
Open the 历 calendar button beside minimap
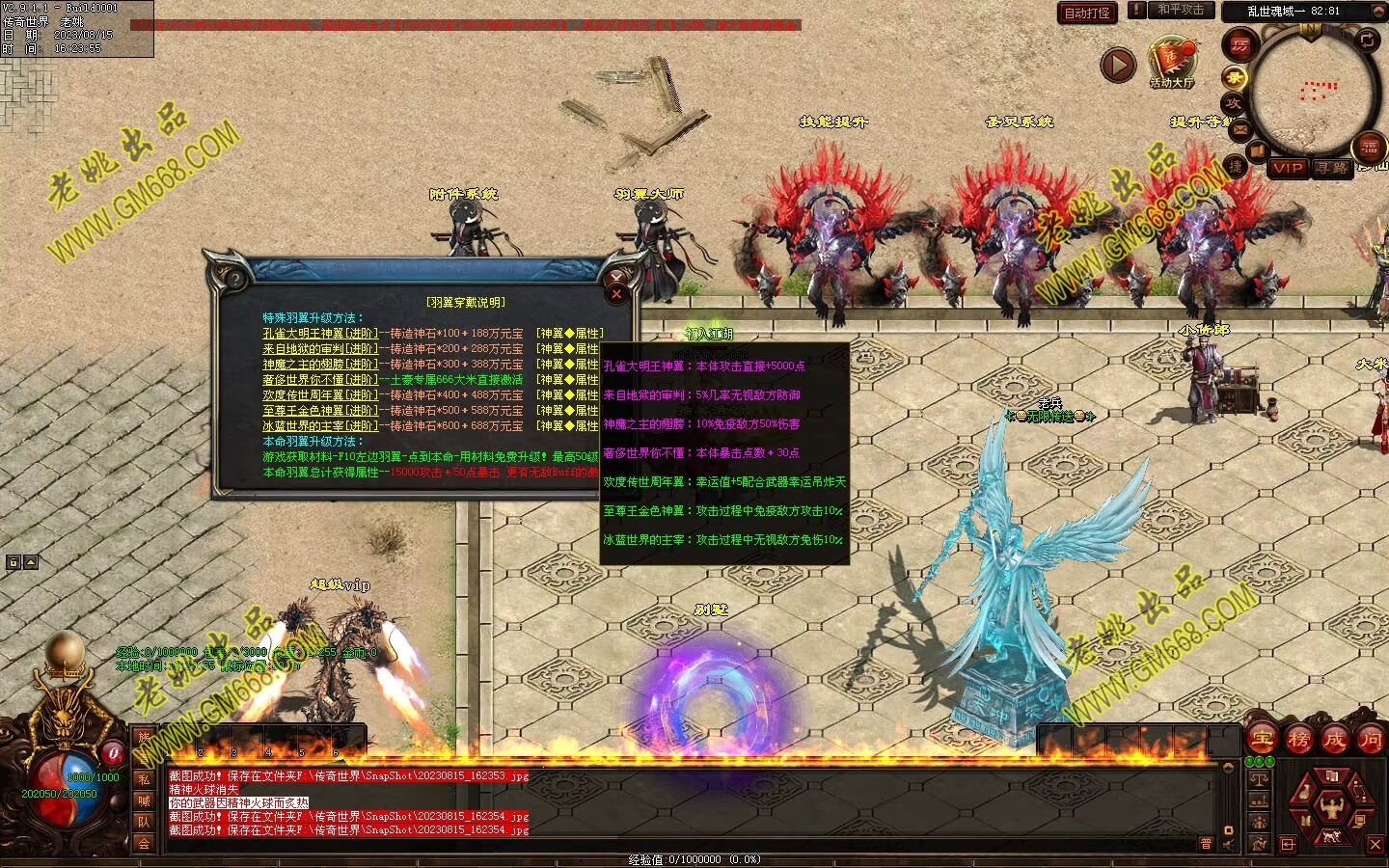(x=1239, y=45)
